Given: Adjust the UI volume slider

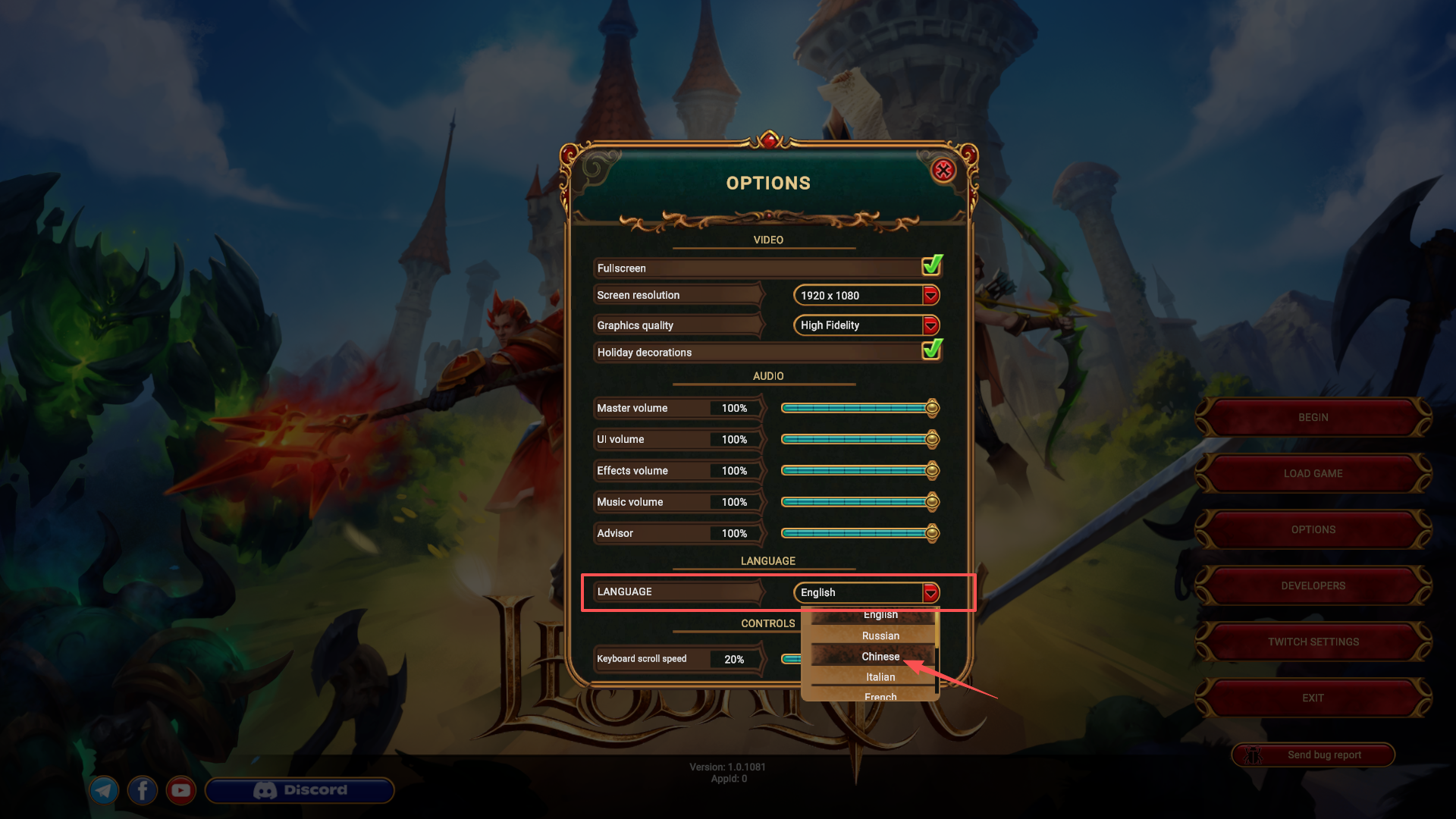Looking at the screenshot, I should pyautogui.click(x=857, y=439).
